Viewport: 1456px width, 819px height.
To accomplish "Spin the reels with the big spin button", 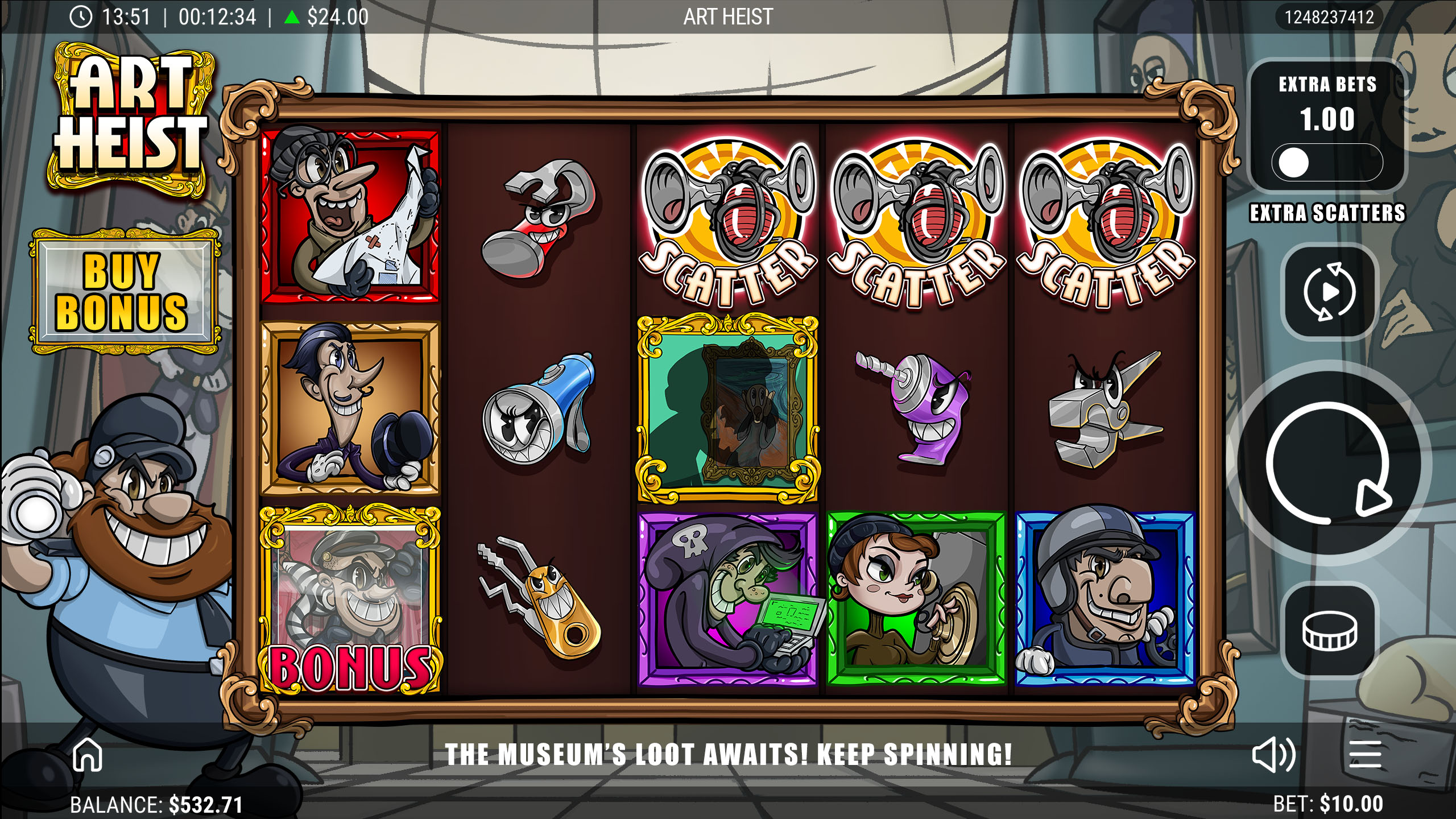I will [x=1329, y=463].
